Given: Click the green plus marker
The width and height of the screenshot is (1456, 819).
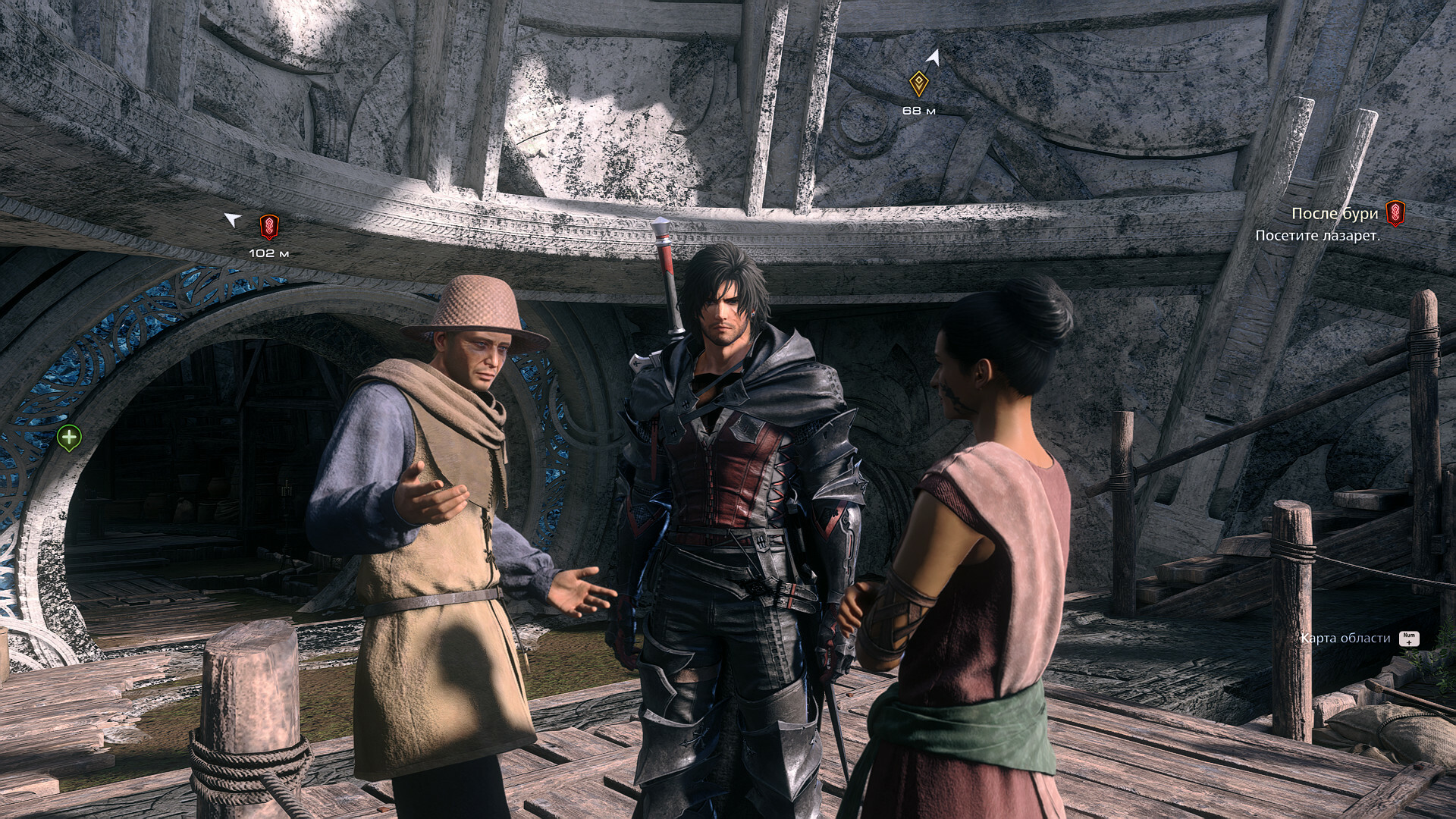Looking at the screenshot, I should coord(70,438).
